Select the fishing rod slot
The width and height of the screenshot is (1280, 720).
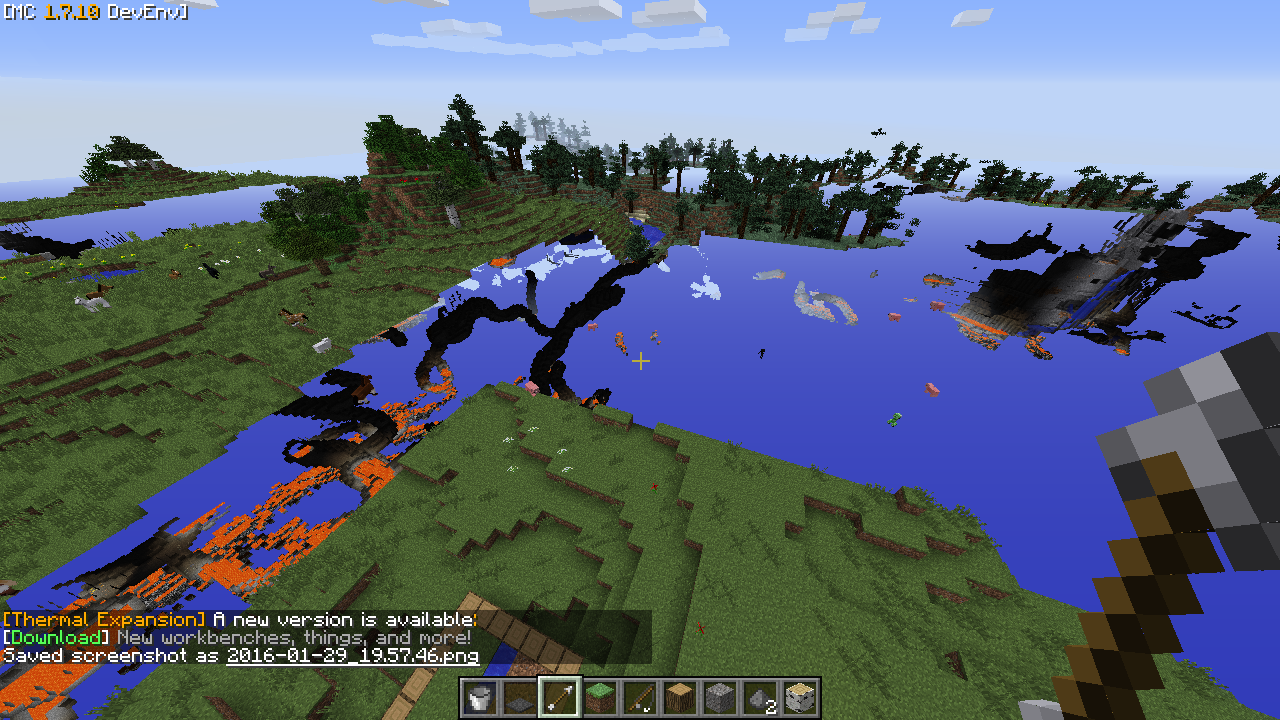click(639, 697)
